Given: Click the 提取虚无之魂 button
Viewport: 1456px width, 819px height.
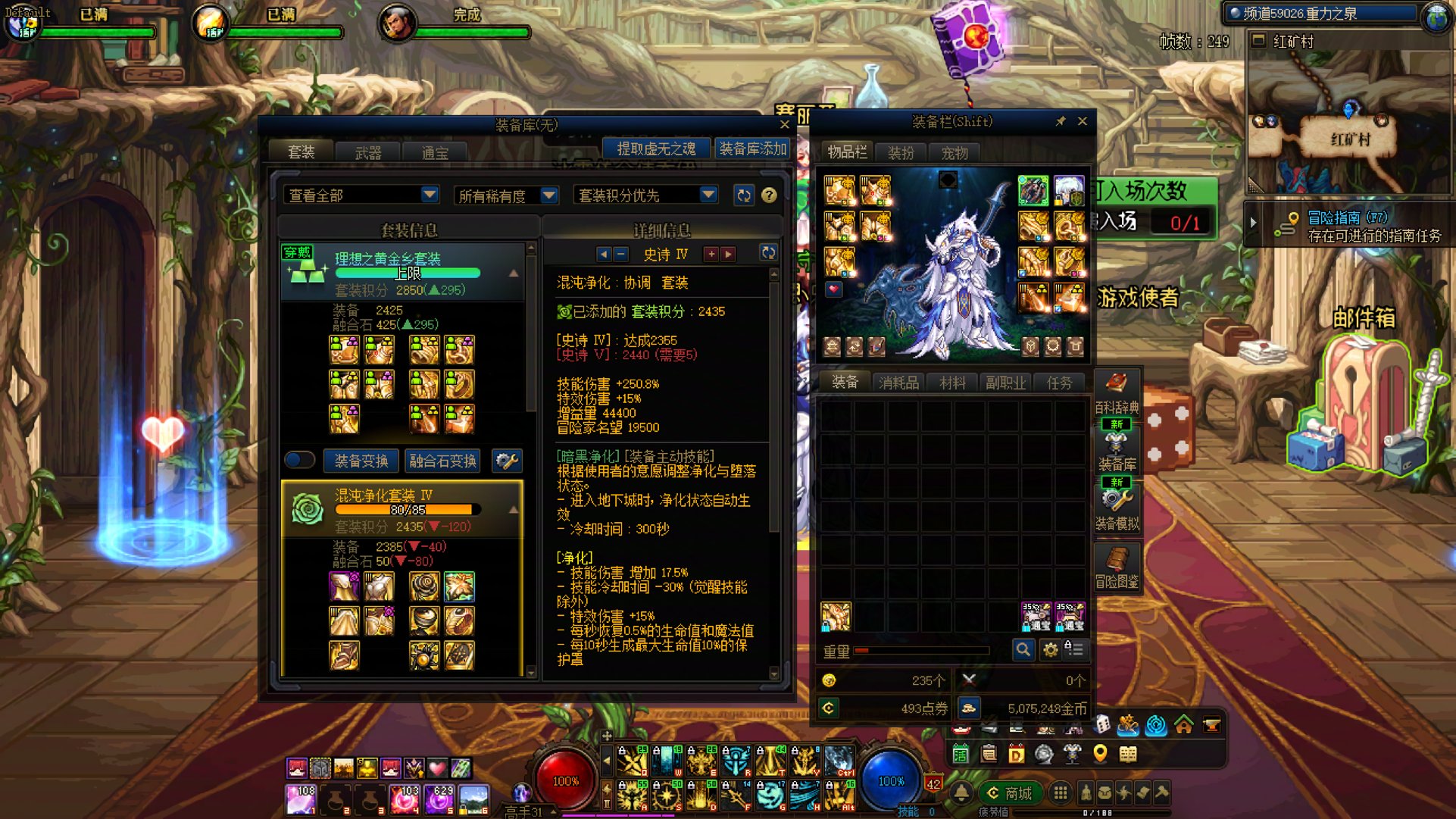Looking at the screenshot, I should coord(656,148).
